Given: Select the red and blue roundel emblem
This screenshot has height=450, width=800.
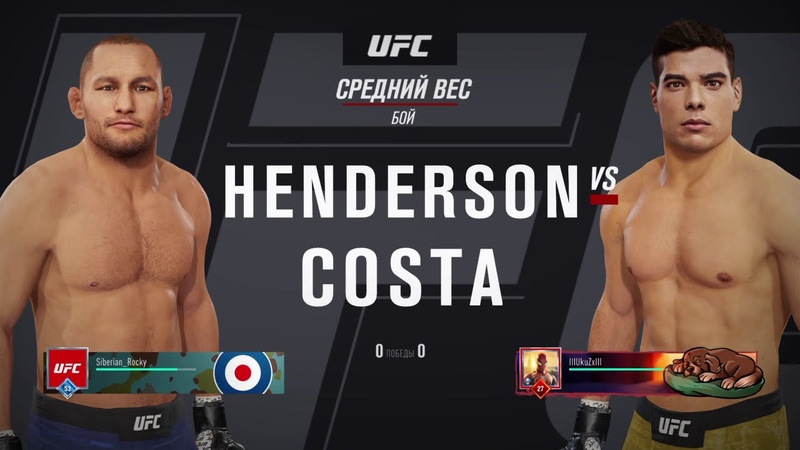Looking at the screenshot, I should click(243, 371).
